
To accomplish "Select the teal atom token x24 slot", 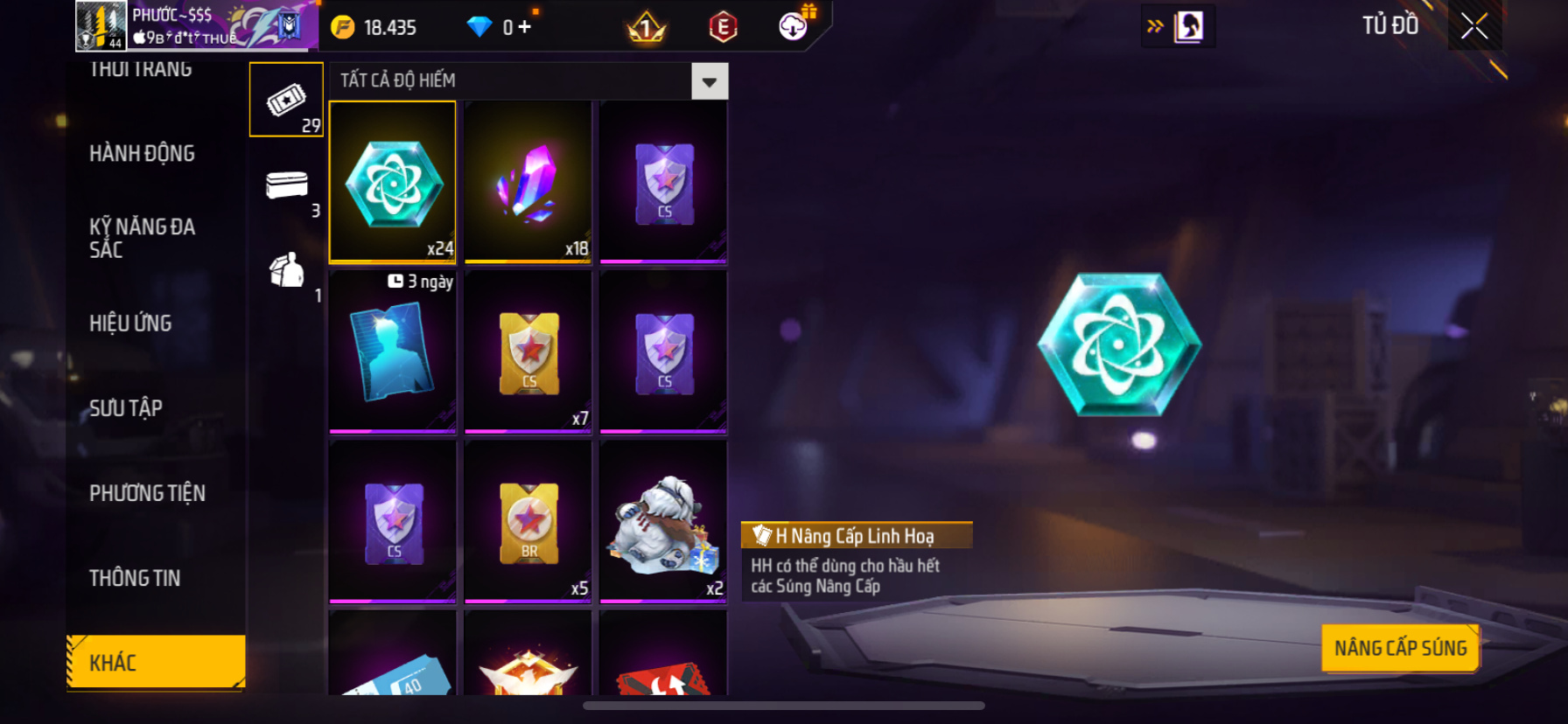I will (393, 182).
